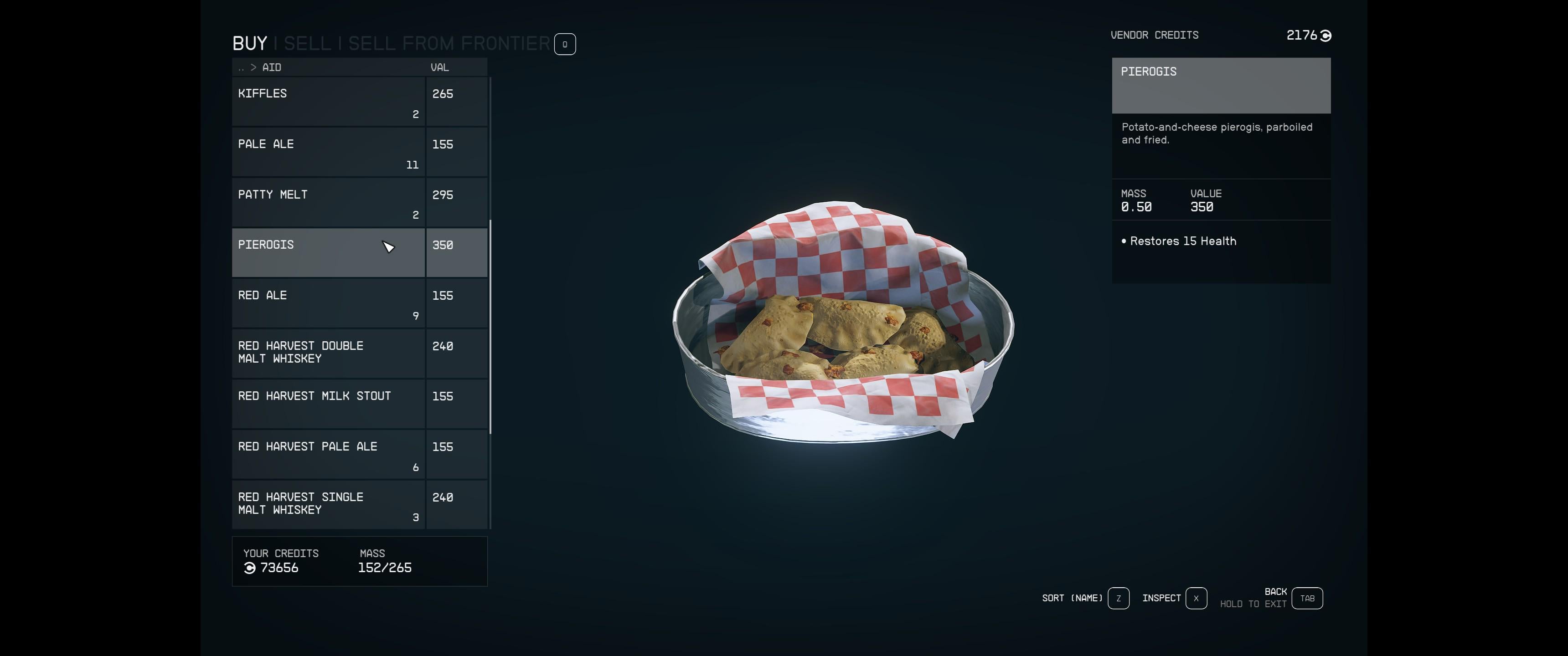Viewport: 1568px width, 656px height.
Task: Select the Kiffles row
Action: coord(328,102)
